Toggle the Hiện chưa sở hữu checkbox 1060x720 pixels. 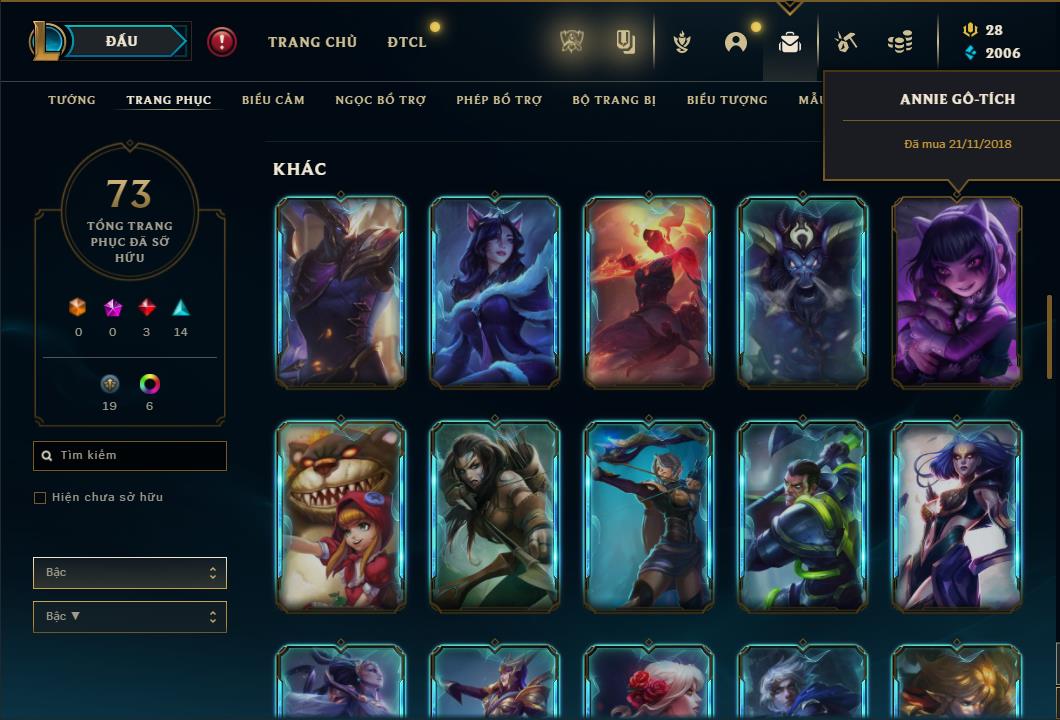pyautogui.click(x=40, y=498)
